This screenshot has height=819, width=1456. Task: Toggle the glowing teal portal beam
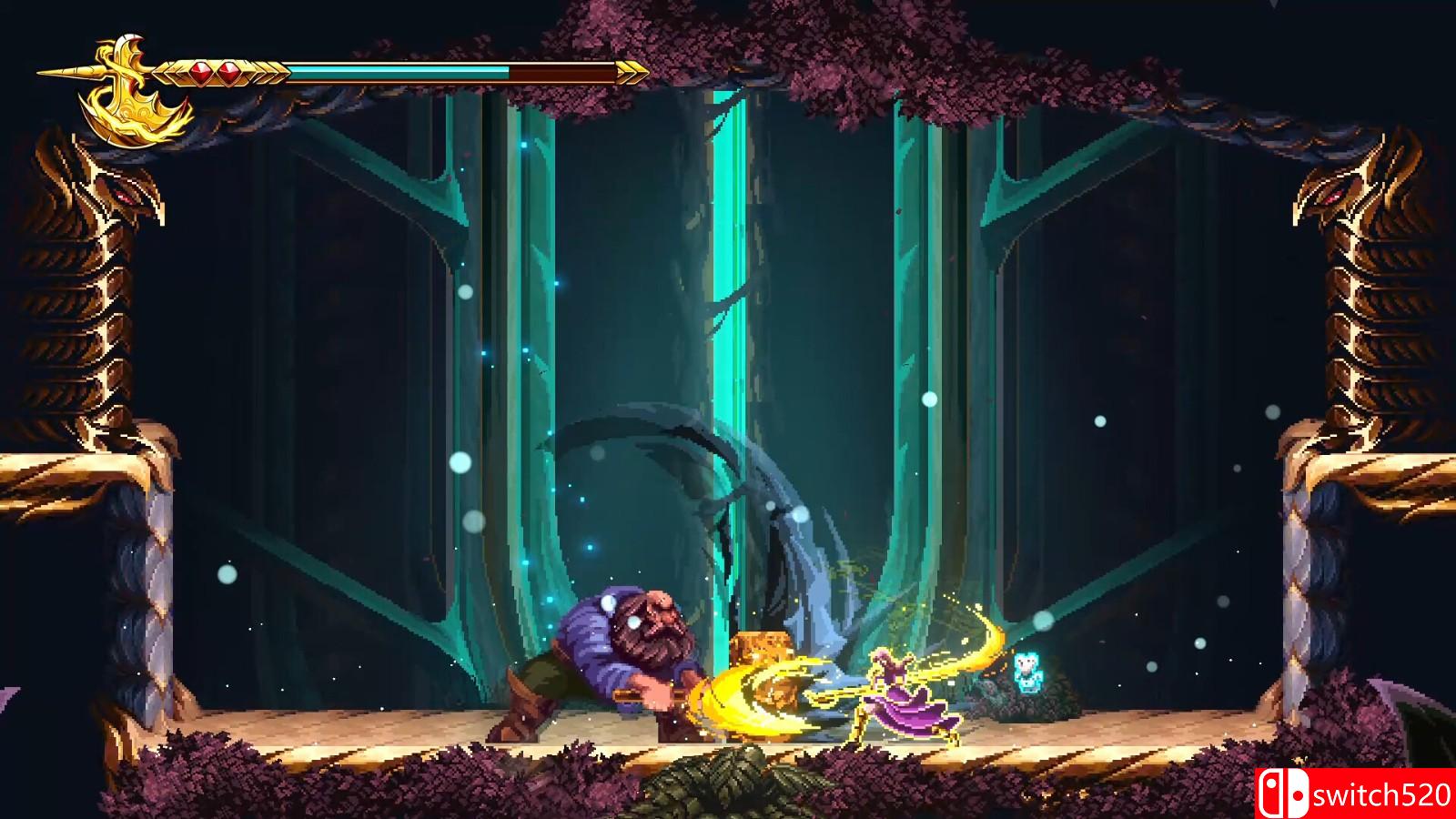pos(728,318)
